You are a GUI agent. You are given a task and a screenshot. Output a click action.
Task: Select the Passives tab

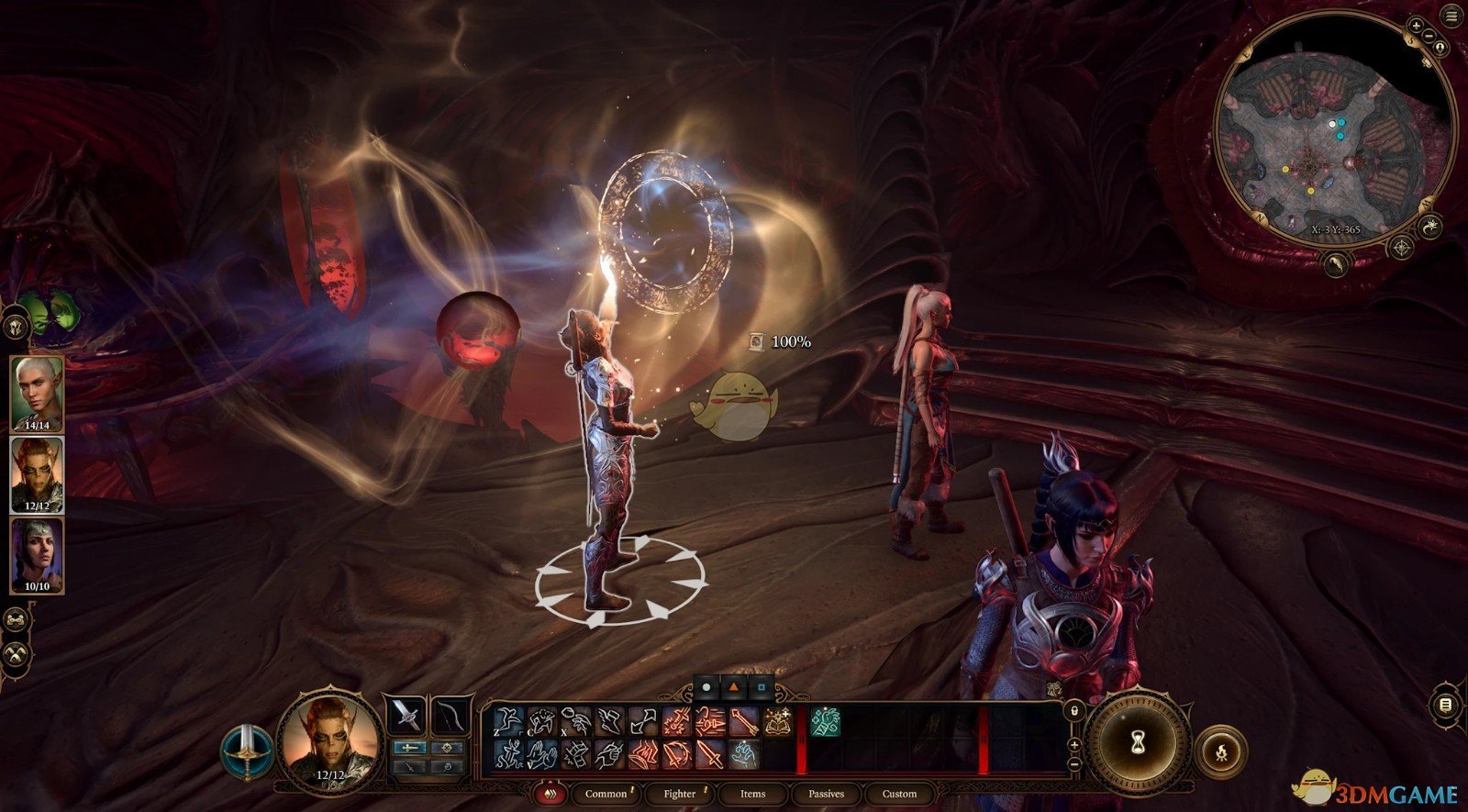(x=826, y=794)
